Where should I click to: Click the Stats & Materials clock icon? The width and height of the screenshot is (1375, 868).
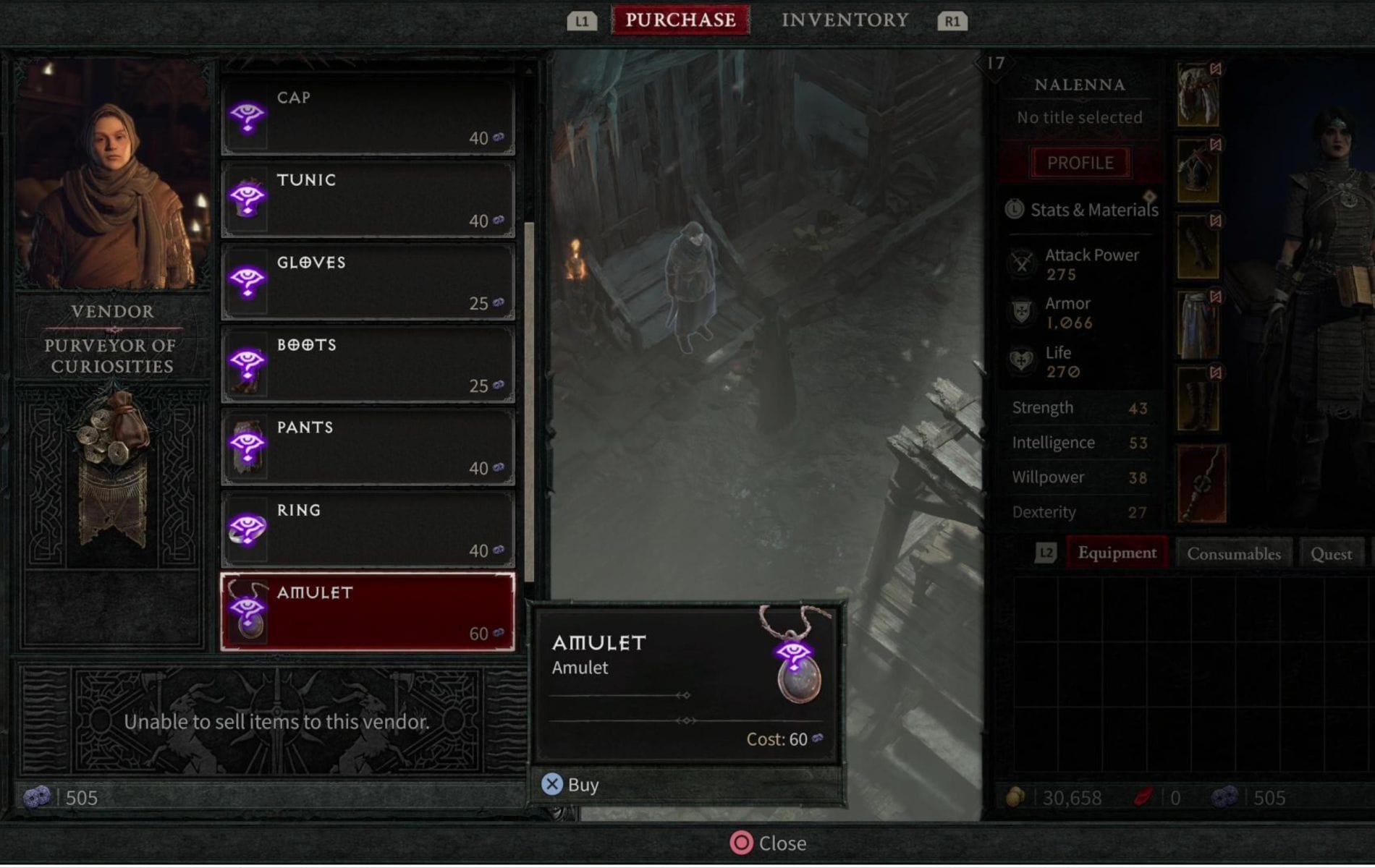coord(1016,210)
